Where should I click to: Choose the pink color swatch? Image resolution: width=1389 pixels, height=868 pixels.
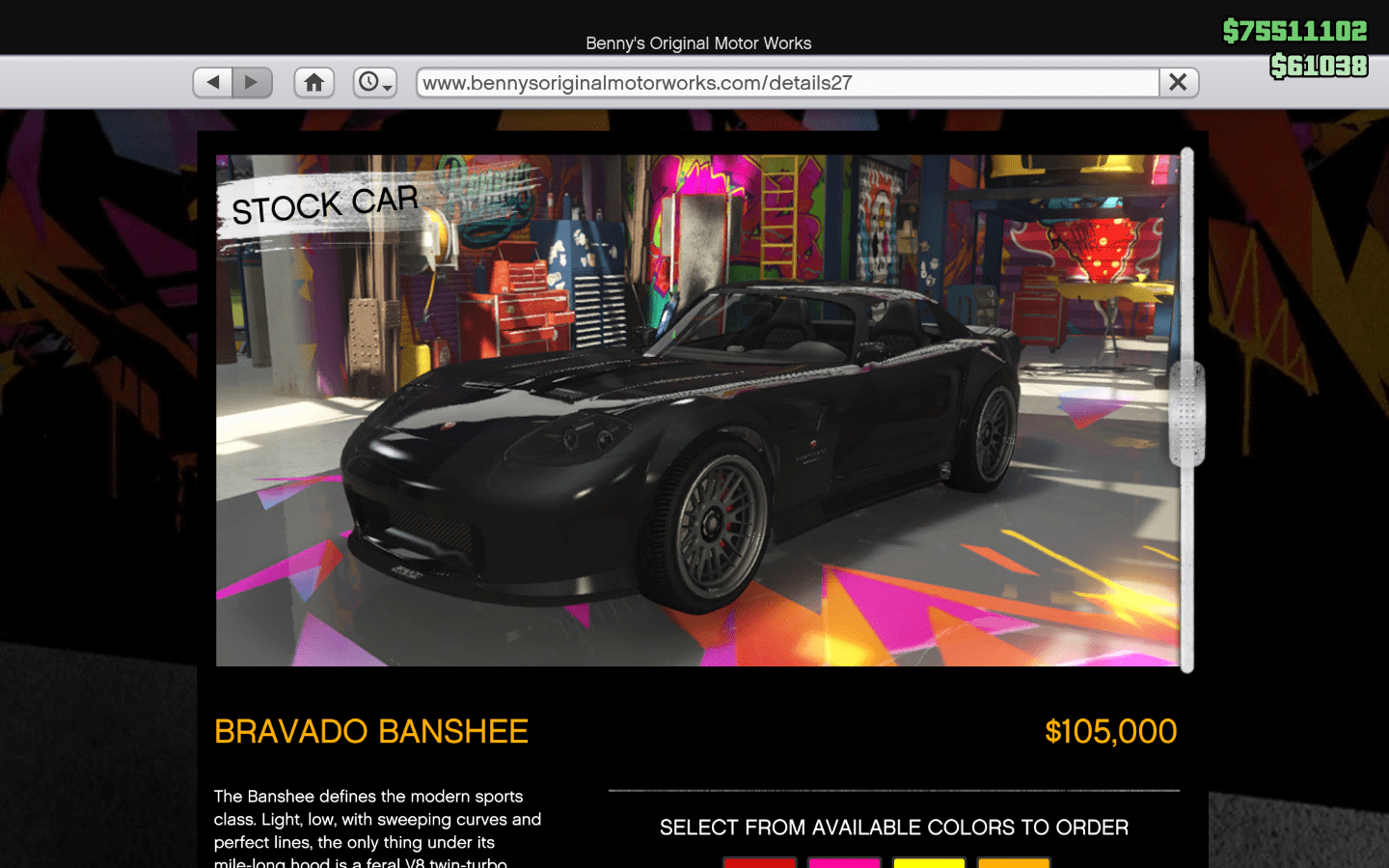tap(844, 863)
